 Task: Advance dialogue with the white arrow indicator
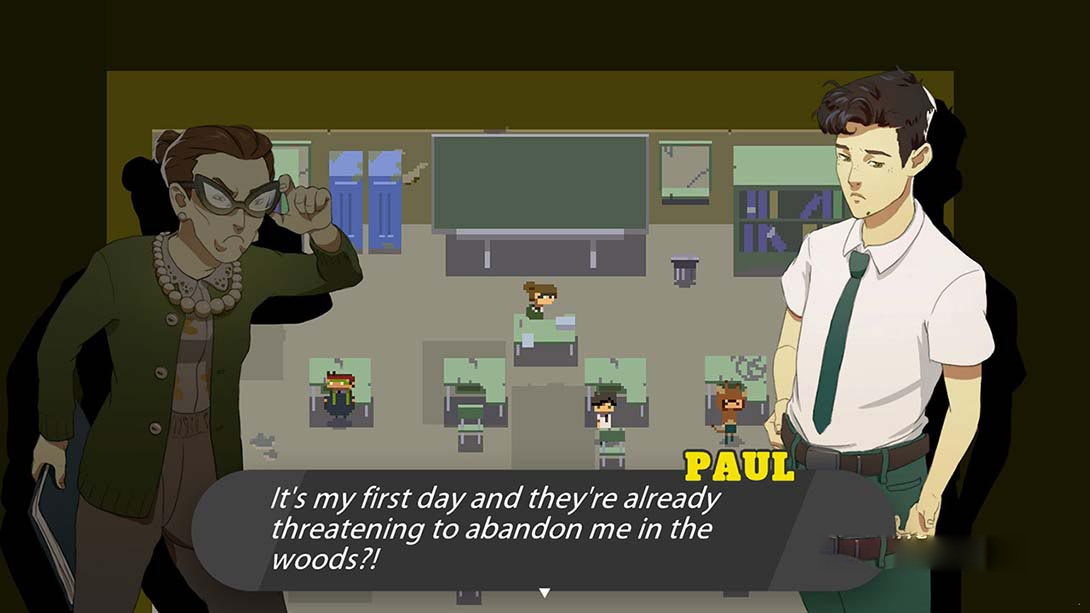tap(544, 593)
